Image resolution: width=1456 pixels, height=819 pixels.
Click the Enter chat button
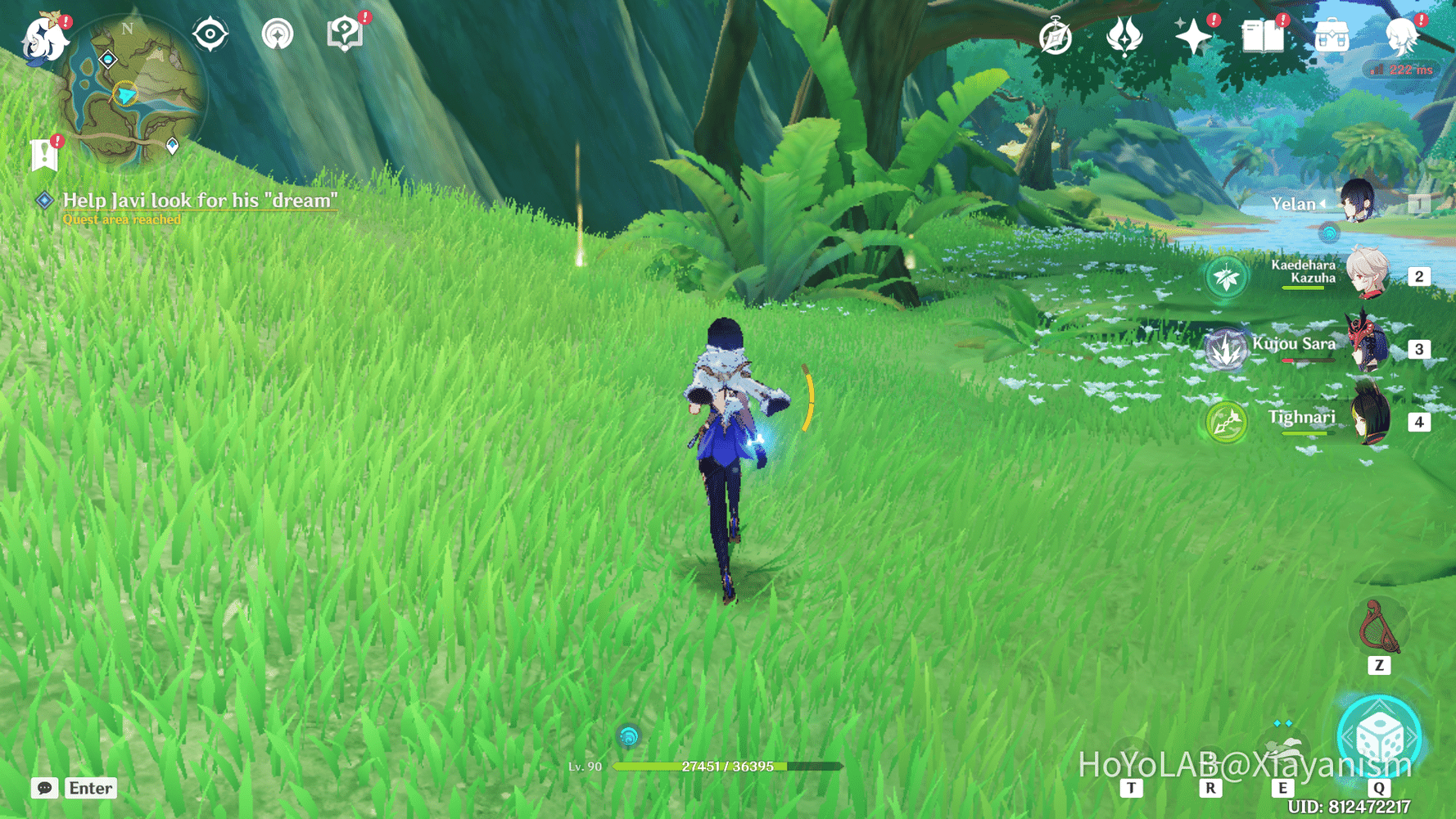pos(90,788)
